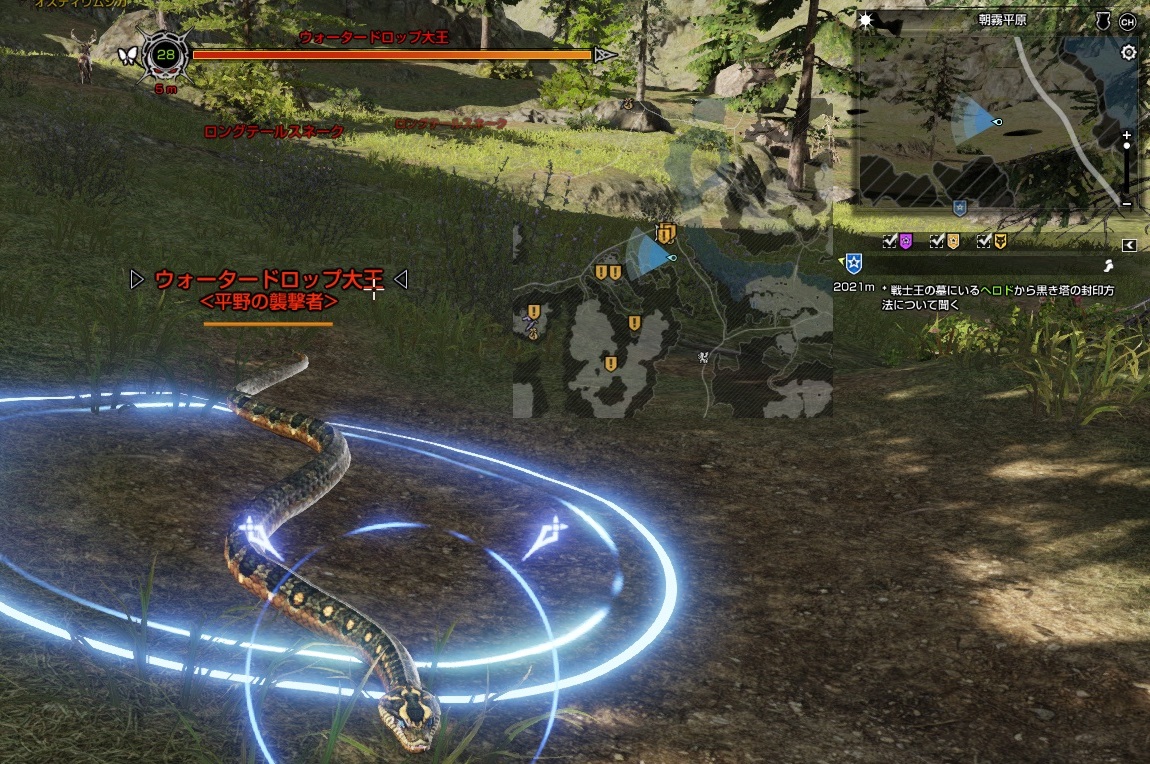Screen dimensions: 1150x764
Task: Click the shield icon beside the CH button
Action: pyautogui.click(x=1102, y=21)
